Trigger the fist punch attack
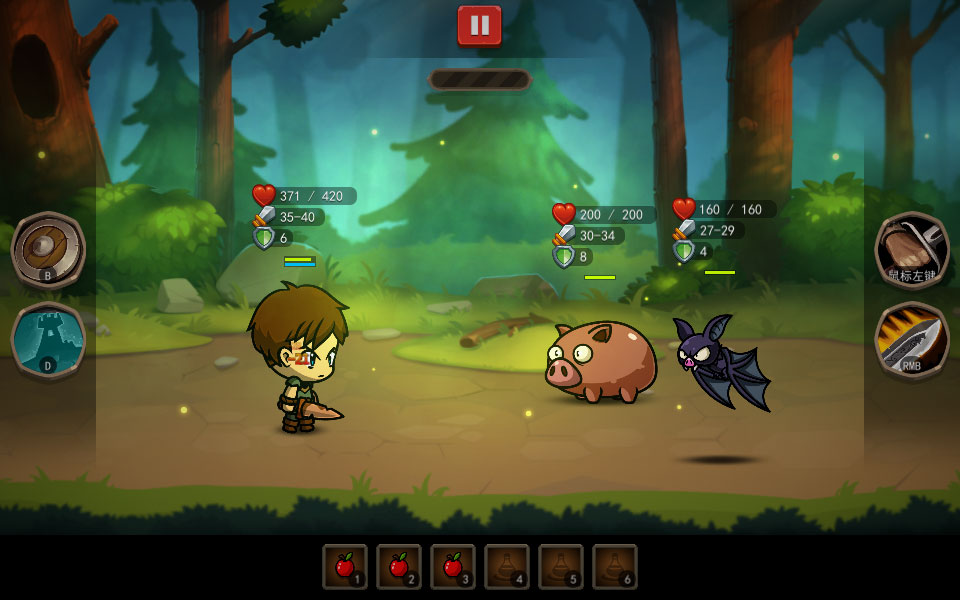Viewport: 960px width, 600px height. [x=912, y=249]
